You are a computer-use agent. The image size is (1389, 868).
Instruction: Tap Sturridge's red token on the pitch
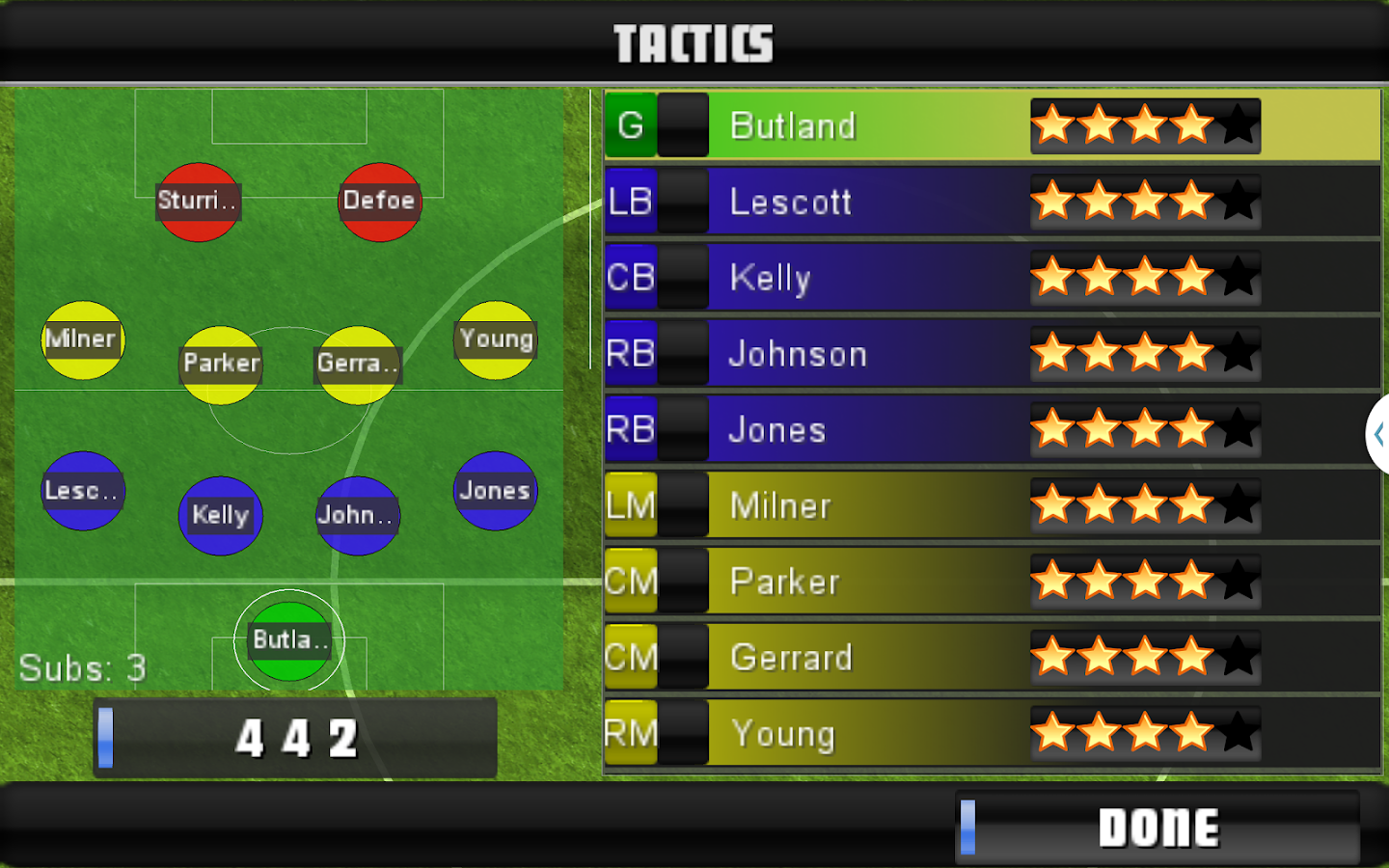[x=198, y=202]
